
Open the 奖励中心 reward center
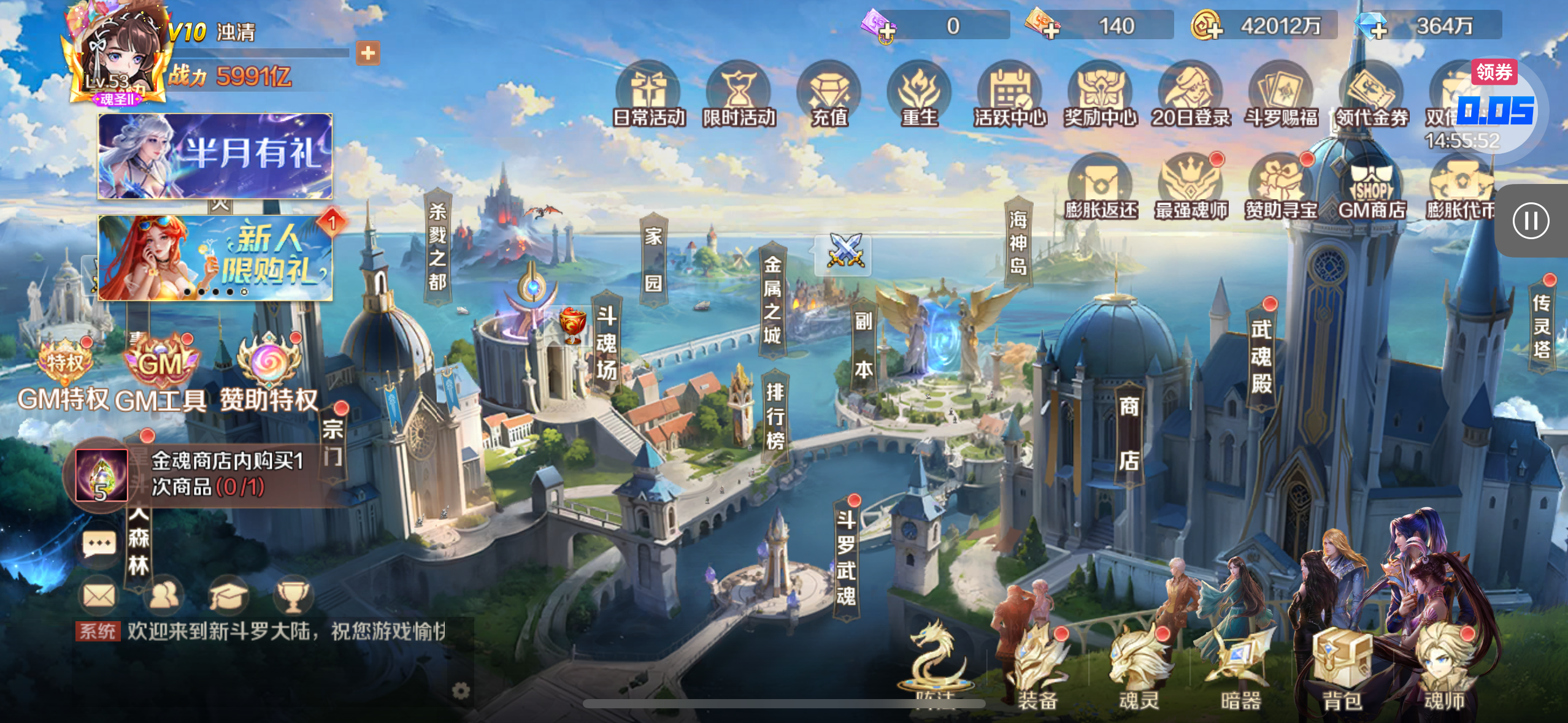pos(1100,95)
